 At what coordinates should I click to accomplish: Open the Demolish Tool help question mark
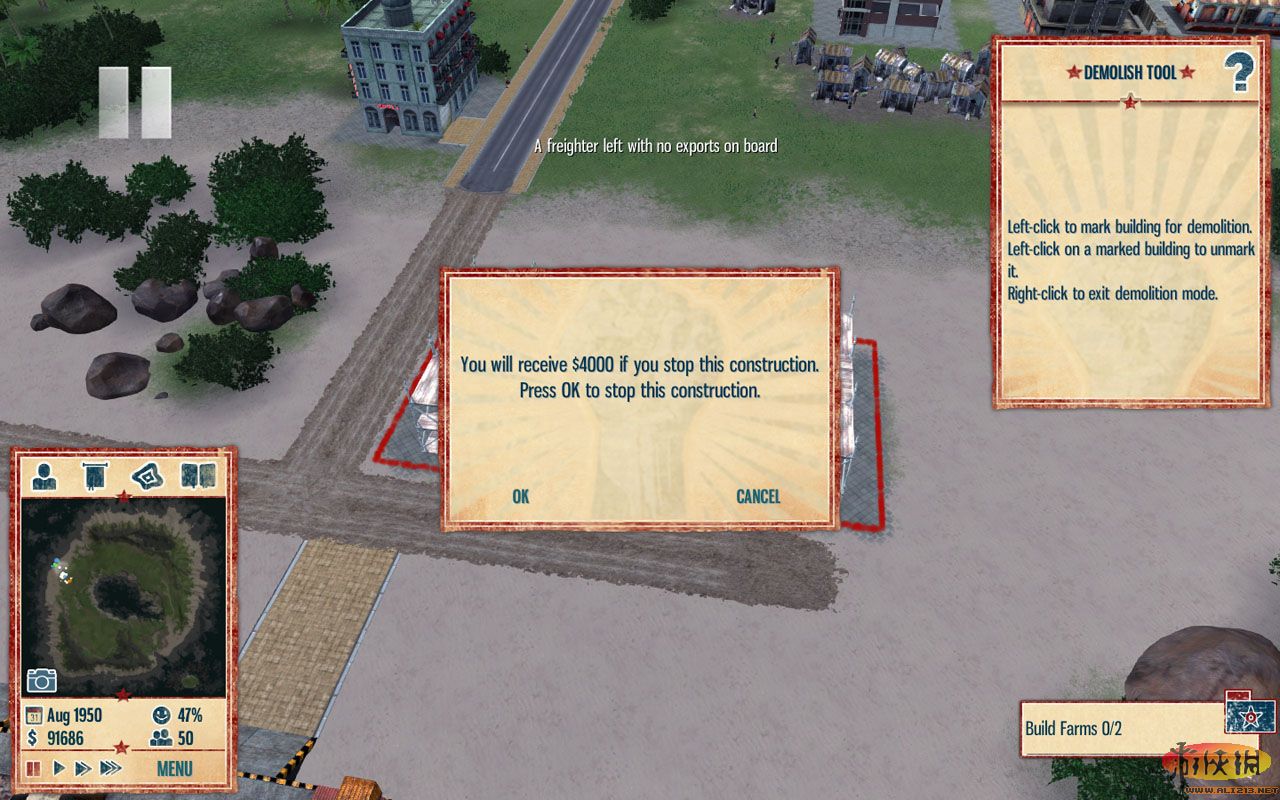[1238, 73]
